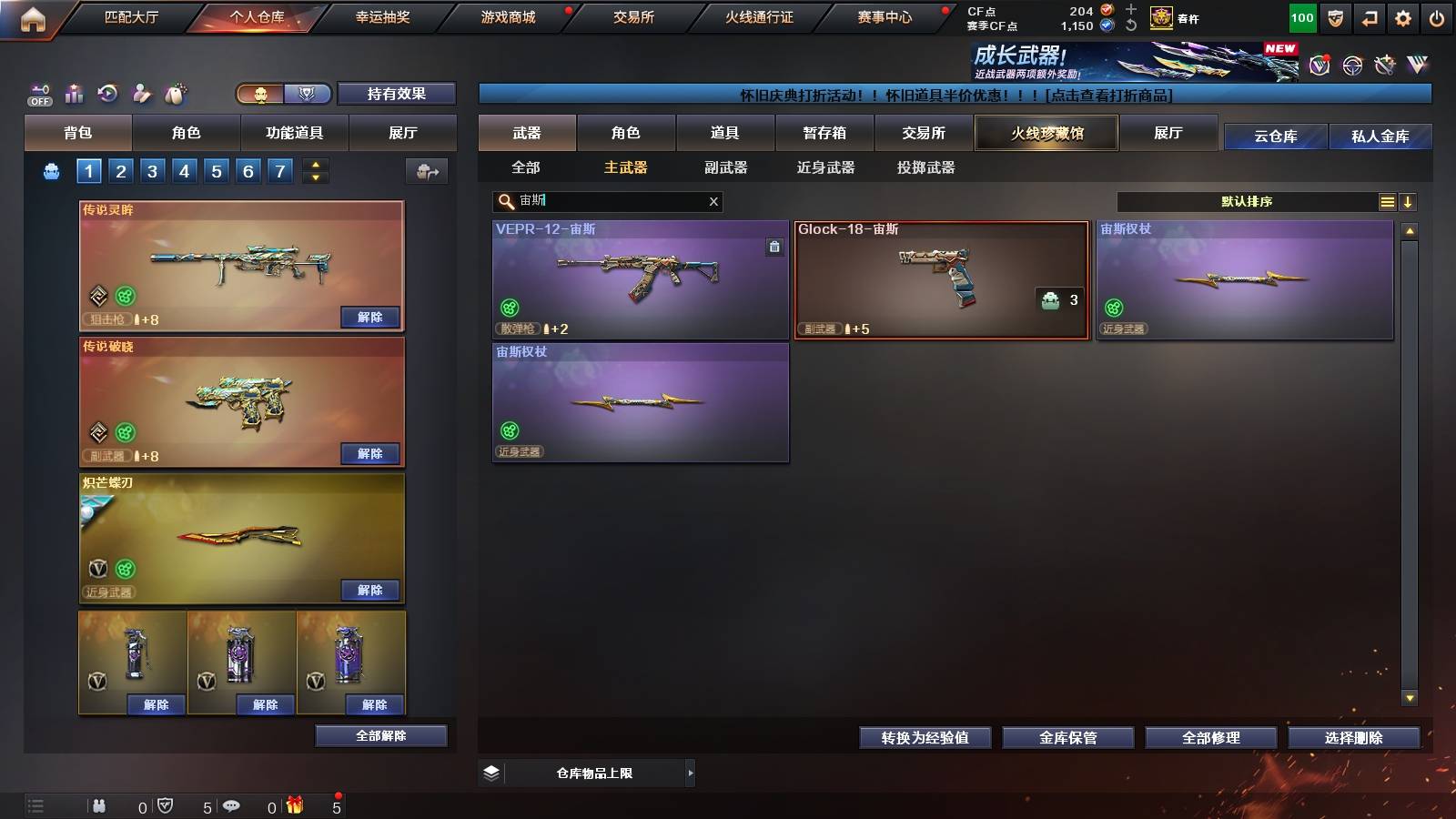Open the settings gear icon
The image size is (1456, 819).
coord(1404,16)
